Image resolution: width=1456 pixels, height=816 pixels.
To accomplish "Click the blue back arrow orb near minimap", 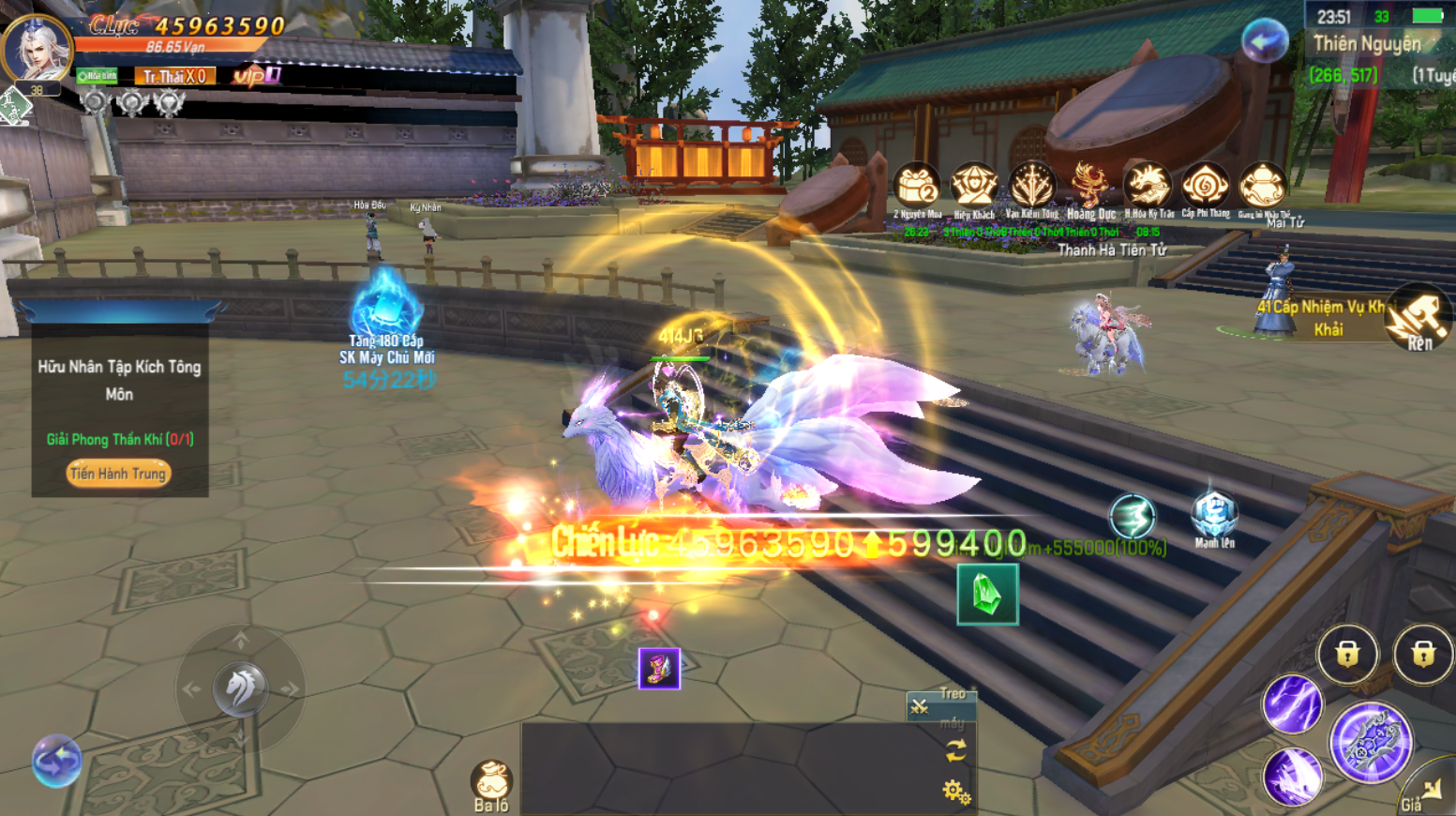I will click(x=1264, y=41).
